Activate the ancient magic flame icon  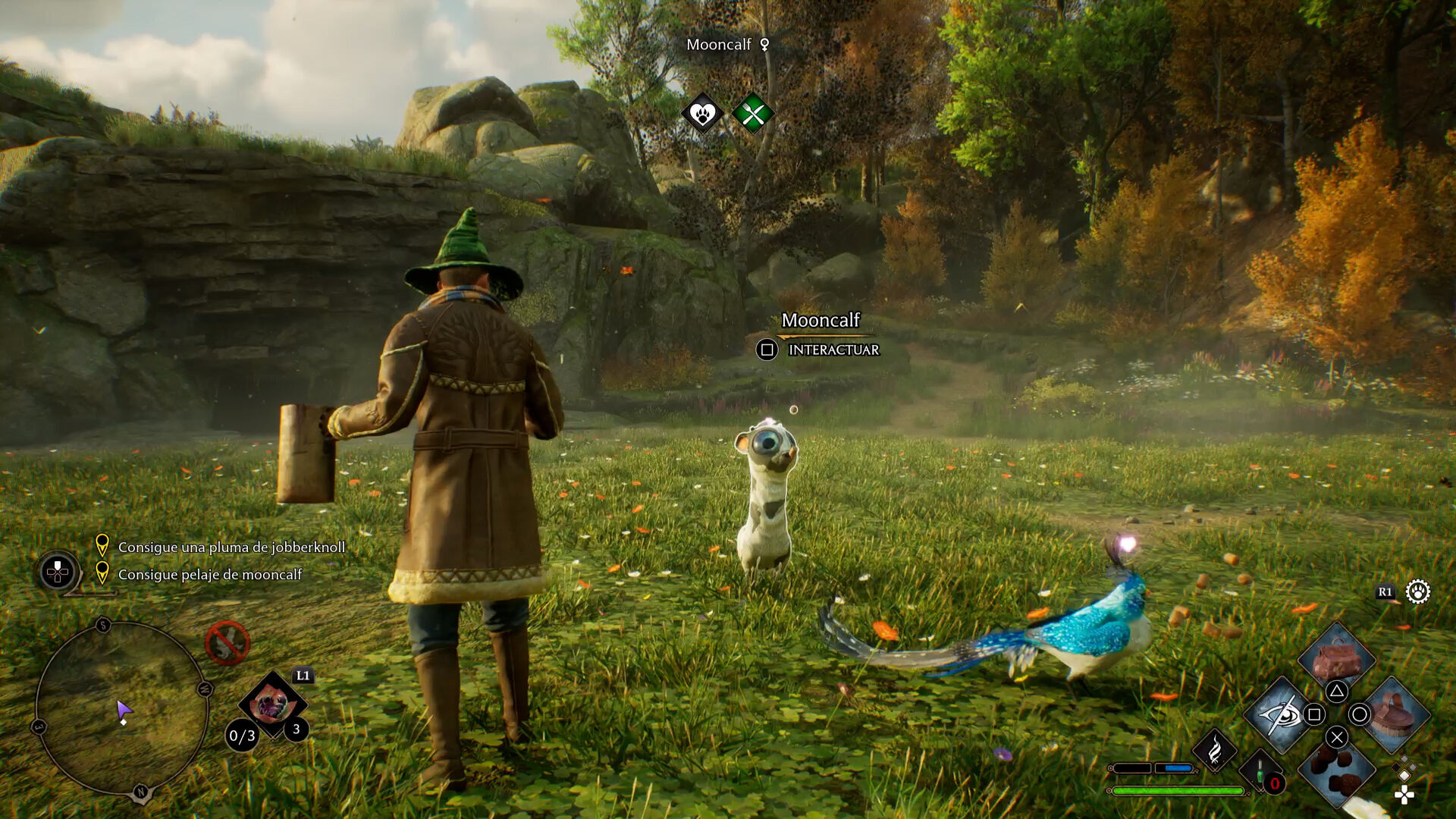[1214, 751]
